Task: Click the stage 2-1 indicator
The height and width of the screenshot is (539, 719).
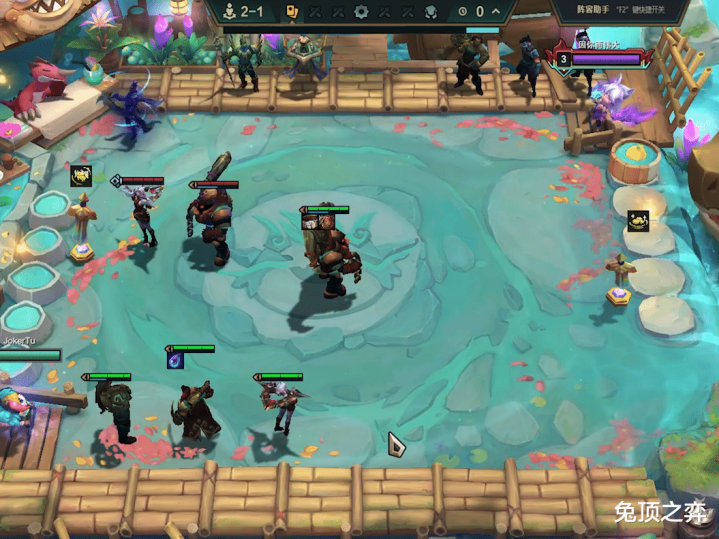Action: (244, 12)
